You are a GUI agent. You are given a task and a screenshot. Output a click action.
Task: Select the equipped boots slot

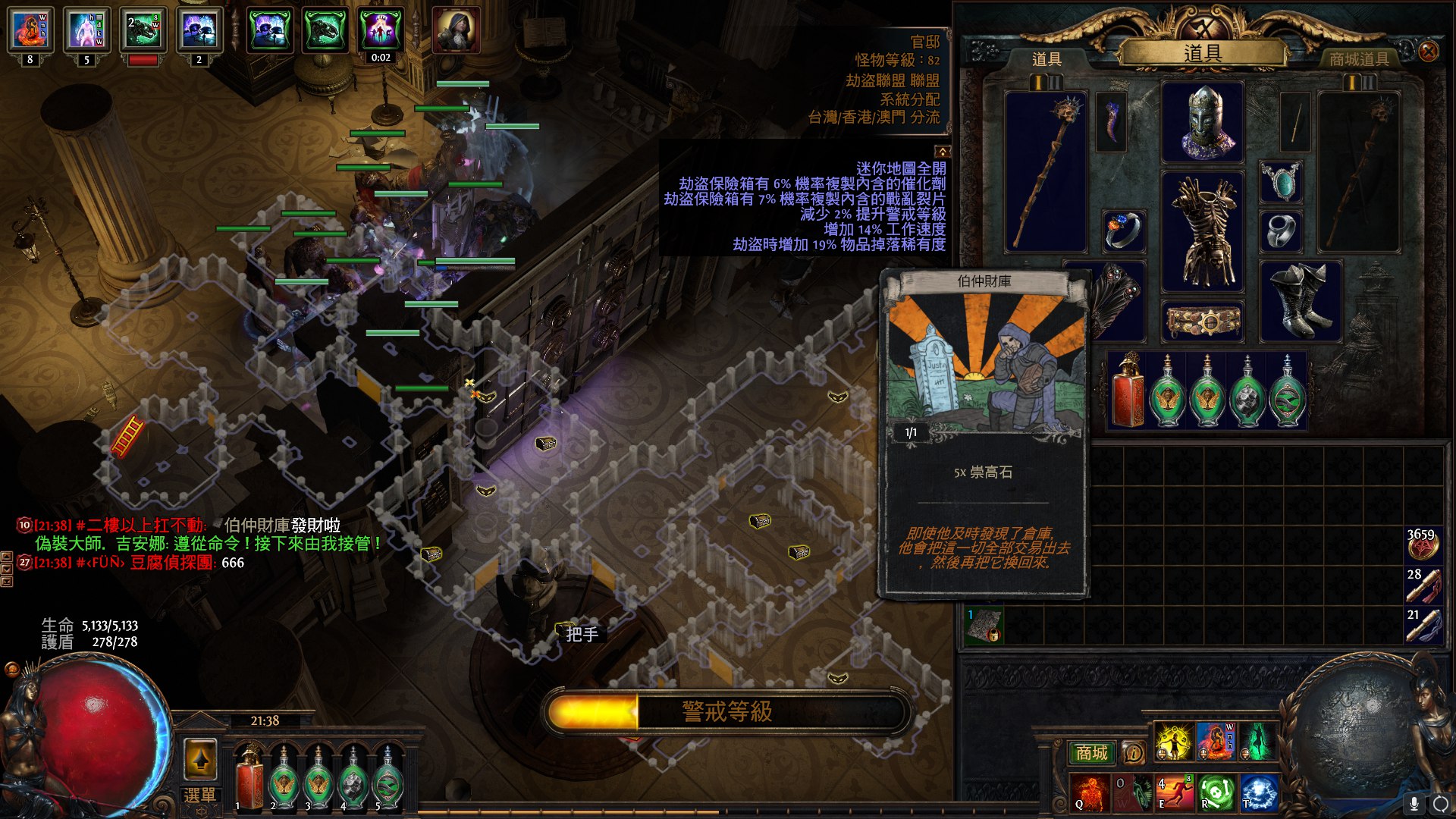point(1300,300)
